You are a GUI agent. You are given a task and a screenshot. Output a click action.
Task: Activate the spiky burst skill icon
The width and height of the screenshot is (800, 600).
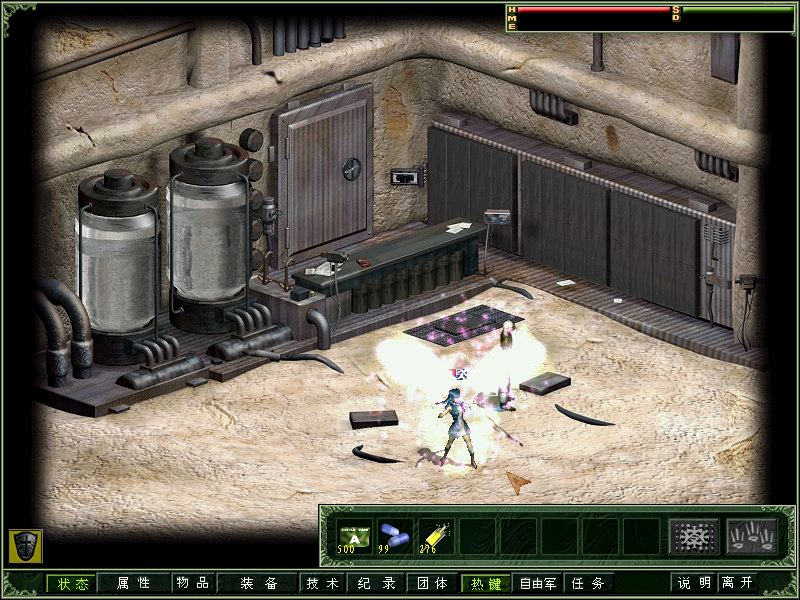(689, 537)
